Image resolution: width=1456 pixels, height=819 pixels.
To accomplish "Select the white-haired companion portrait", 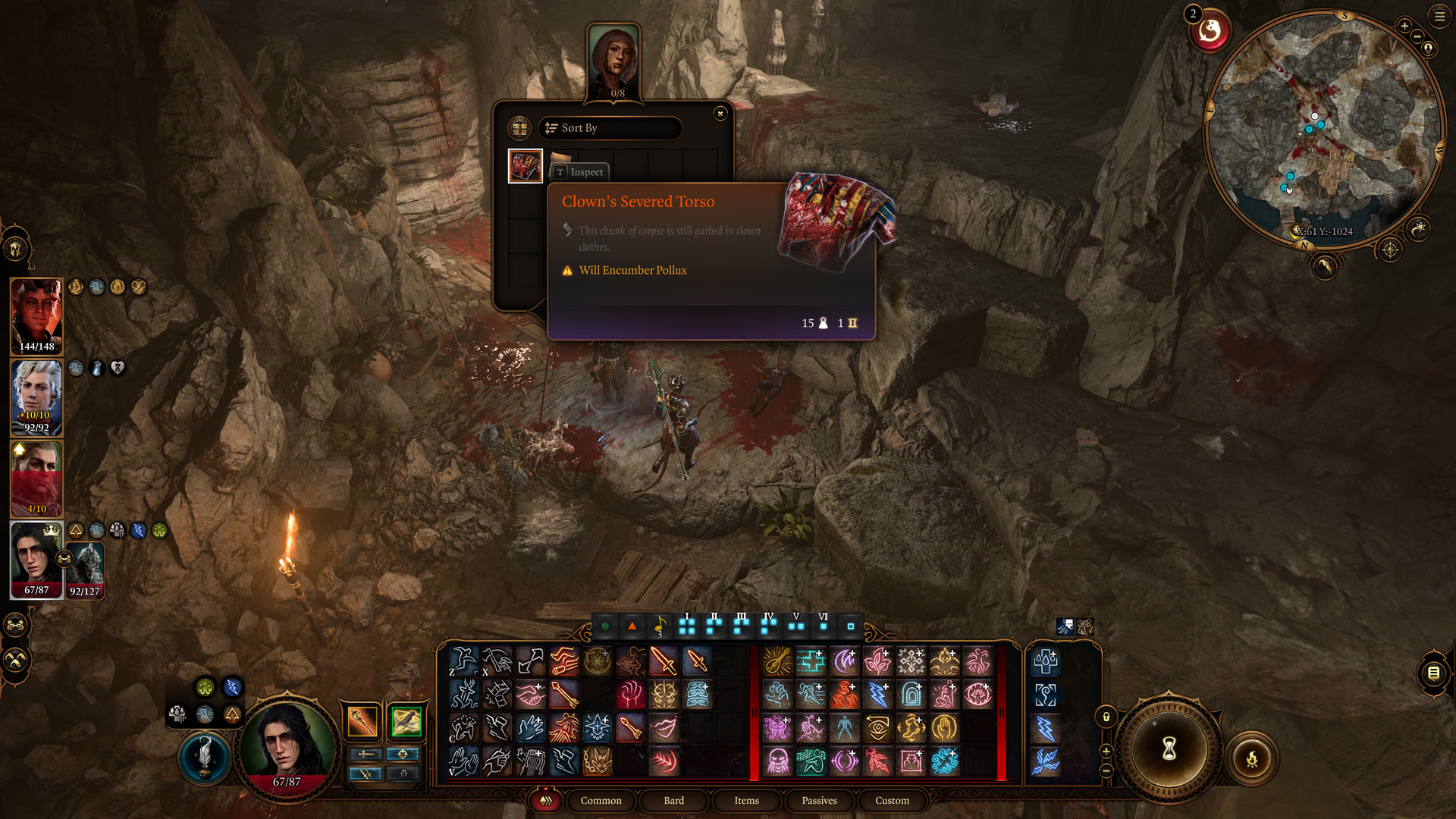I will point(36,394).
